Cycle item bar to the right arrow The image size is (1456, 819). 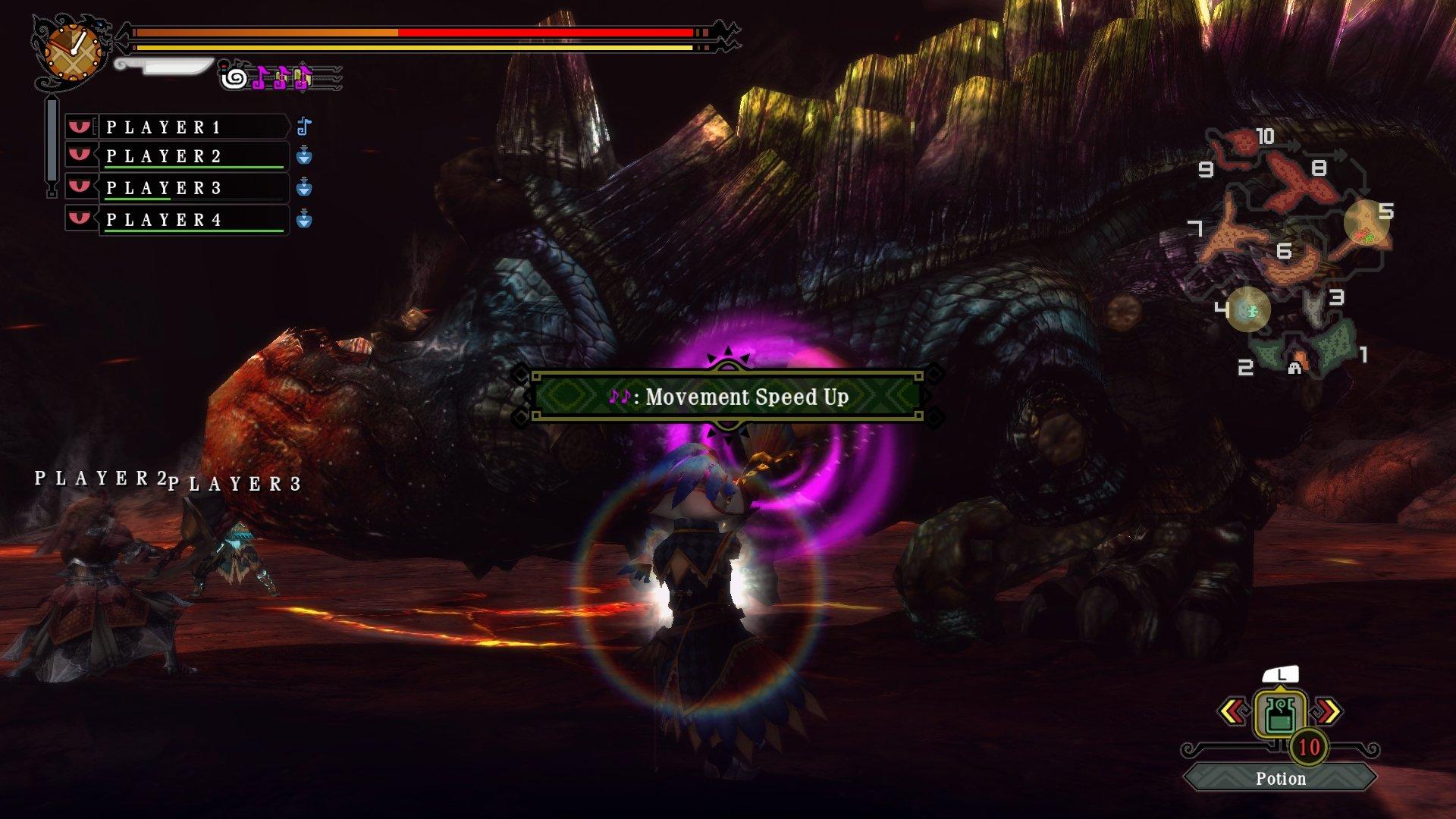click(x=1328, y=711)
